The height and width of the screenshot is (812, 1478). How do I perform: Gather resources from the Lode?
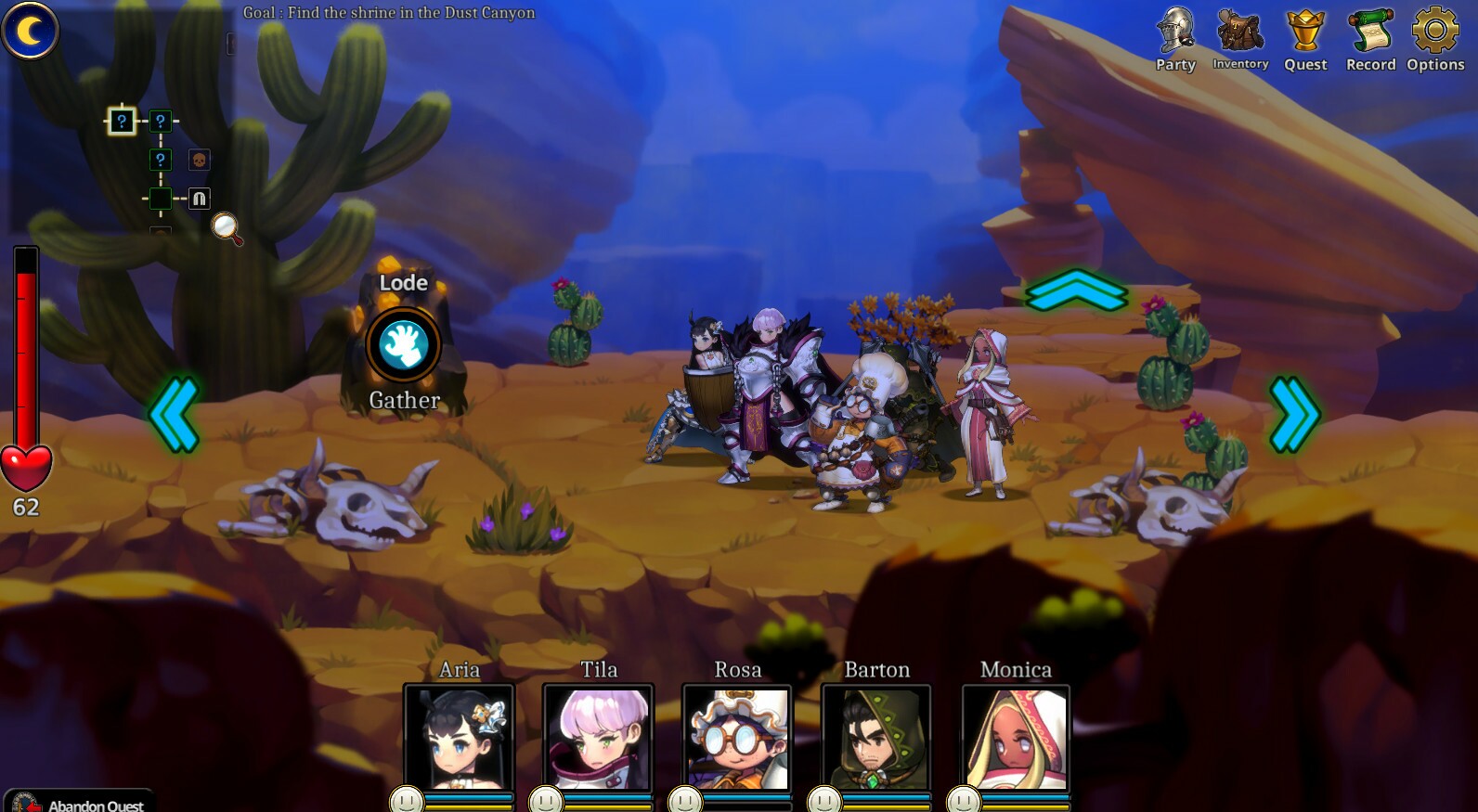(404, 344)
